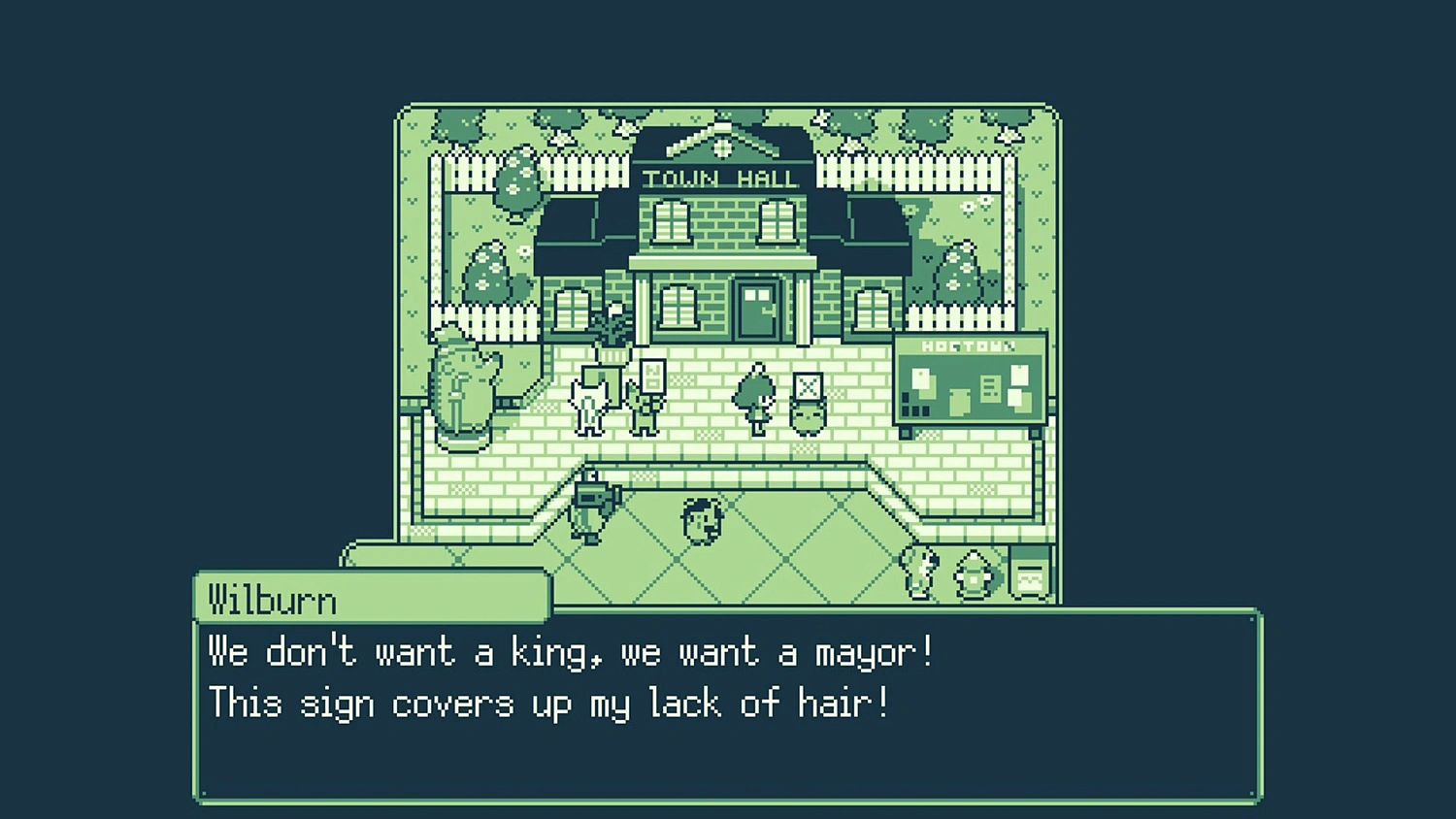Click the white dog beside the hydrant
The height and width of the screenshot is (819, 1456).
[x=918, y=572]
